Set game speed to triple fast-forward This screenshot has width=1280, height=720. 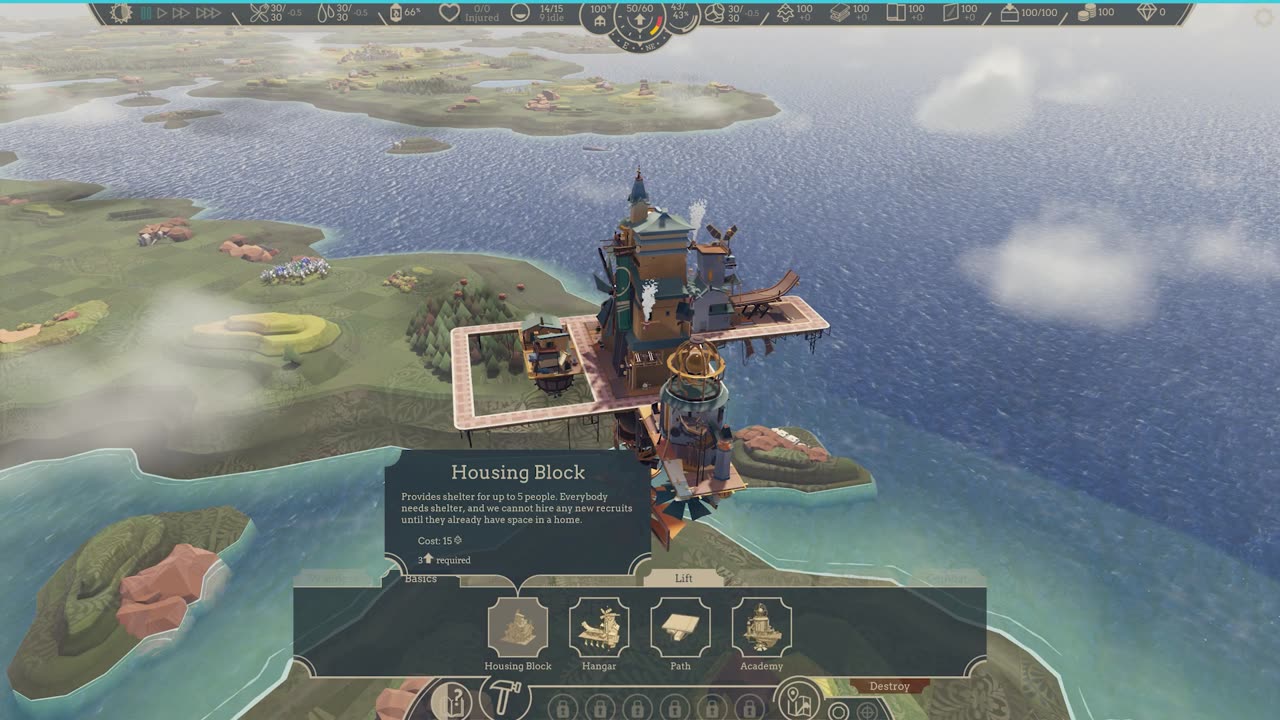point(208,13)
